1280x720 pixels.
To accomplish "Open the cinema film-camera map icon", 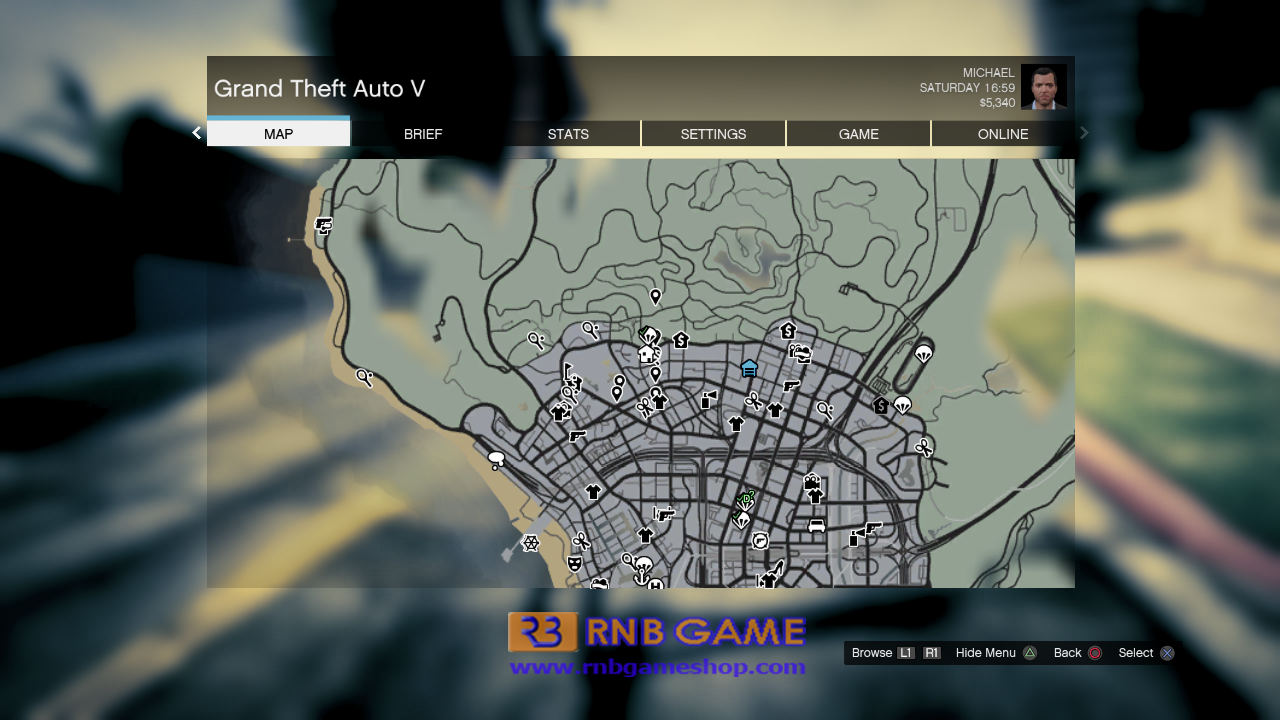I will [811, 481].
